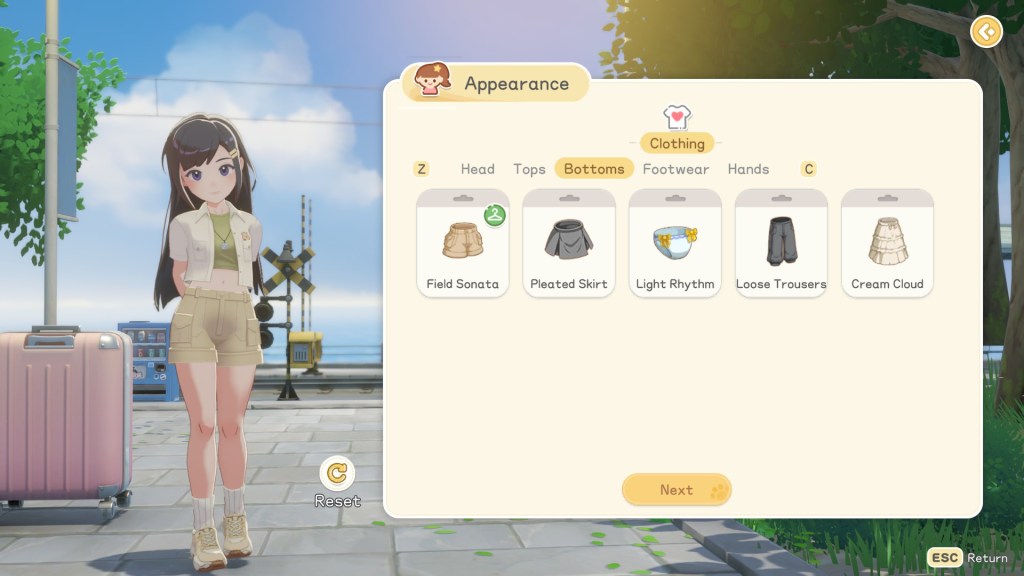Show the Footwear category

pos(676,169)
